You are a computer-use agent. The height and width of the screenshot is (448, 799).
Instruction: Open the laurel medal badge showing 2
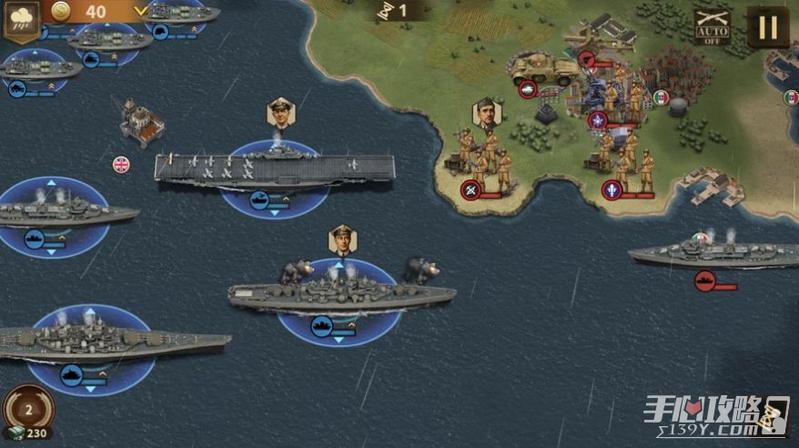27,408
